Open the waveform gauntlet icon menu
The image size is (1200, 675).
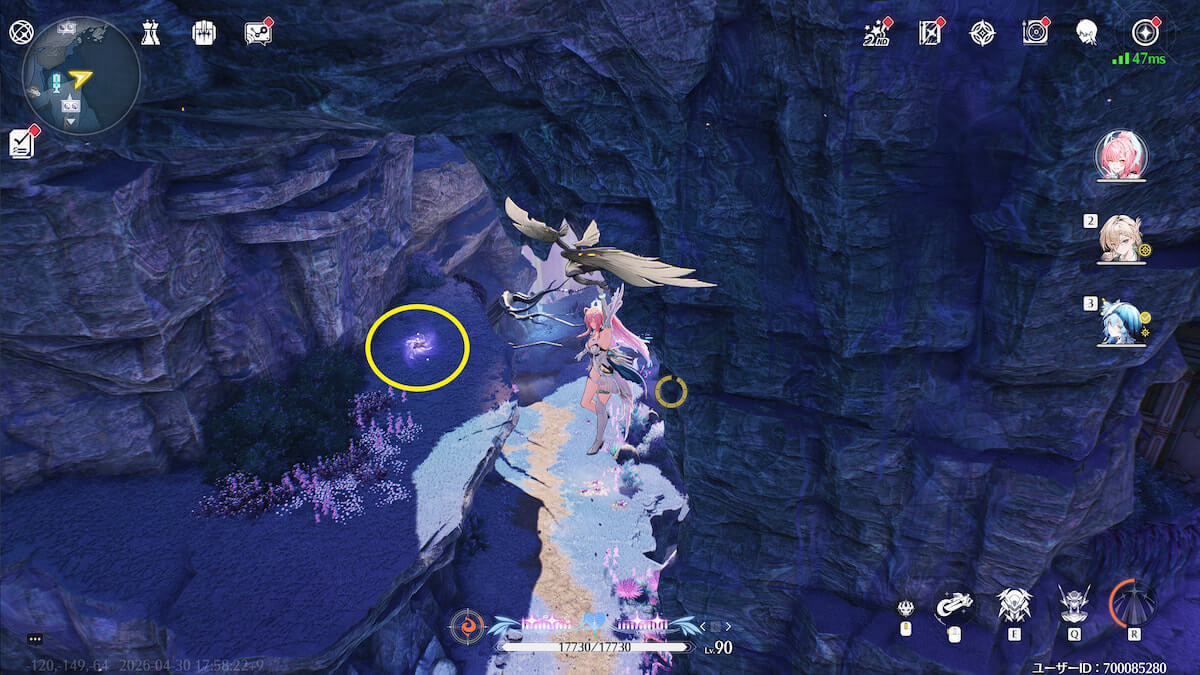click(203, 33)
